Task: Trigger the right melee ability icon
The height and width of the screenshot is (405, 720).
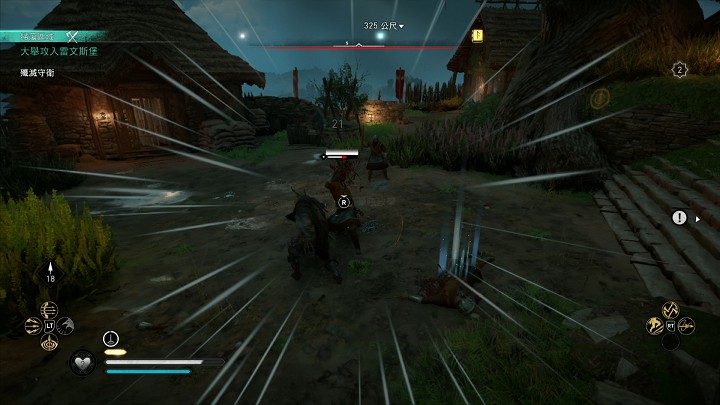Action: coord(687,325)
